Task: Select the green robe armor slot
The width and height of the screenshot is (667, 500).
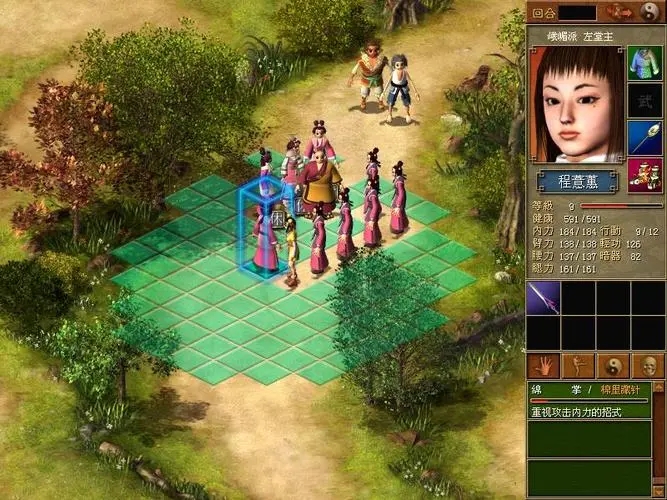Action: 644,62
